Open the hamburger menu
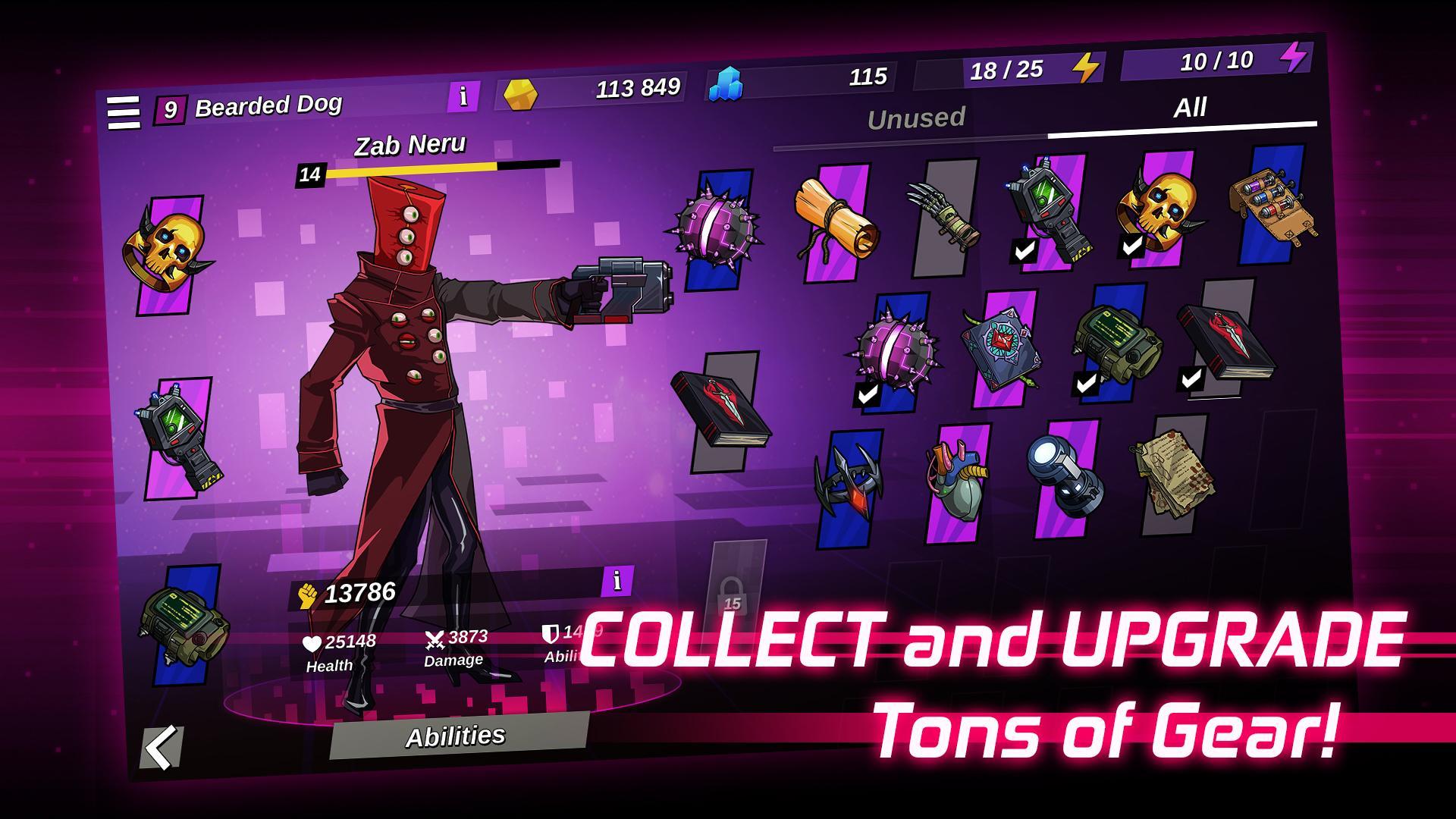Viewport: 1456px width, 819px height. tap(124, 113)
